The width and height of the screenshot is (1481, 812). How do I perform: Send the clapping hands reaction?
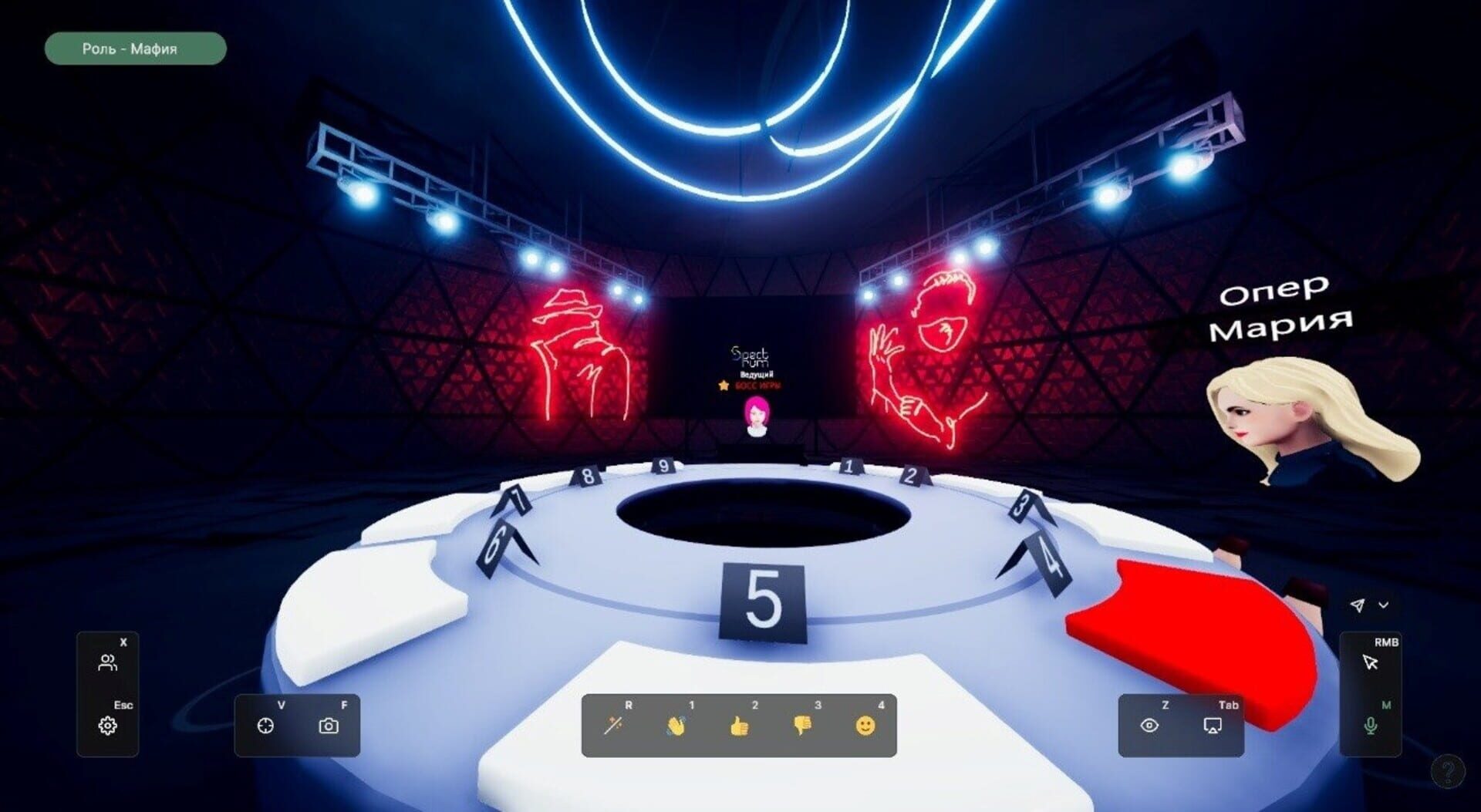coord(676,726)
